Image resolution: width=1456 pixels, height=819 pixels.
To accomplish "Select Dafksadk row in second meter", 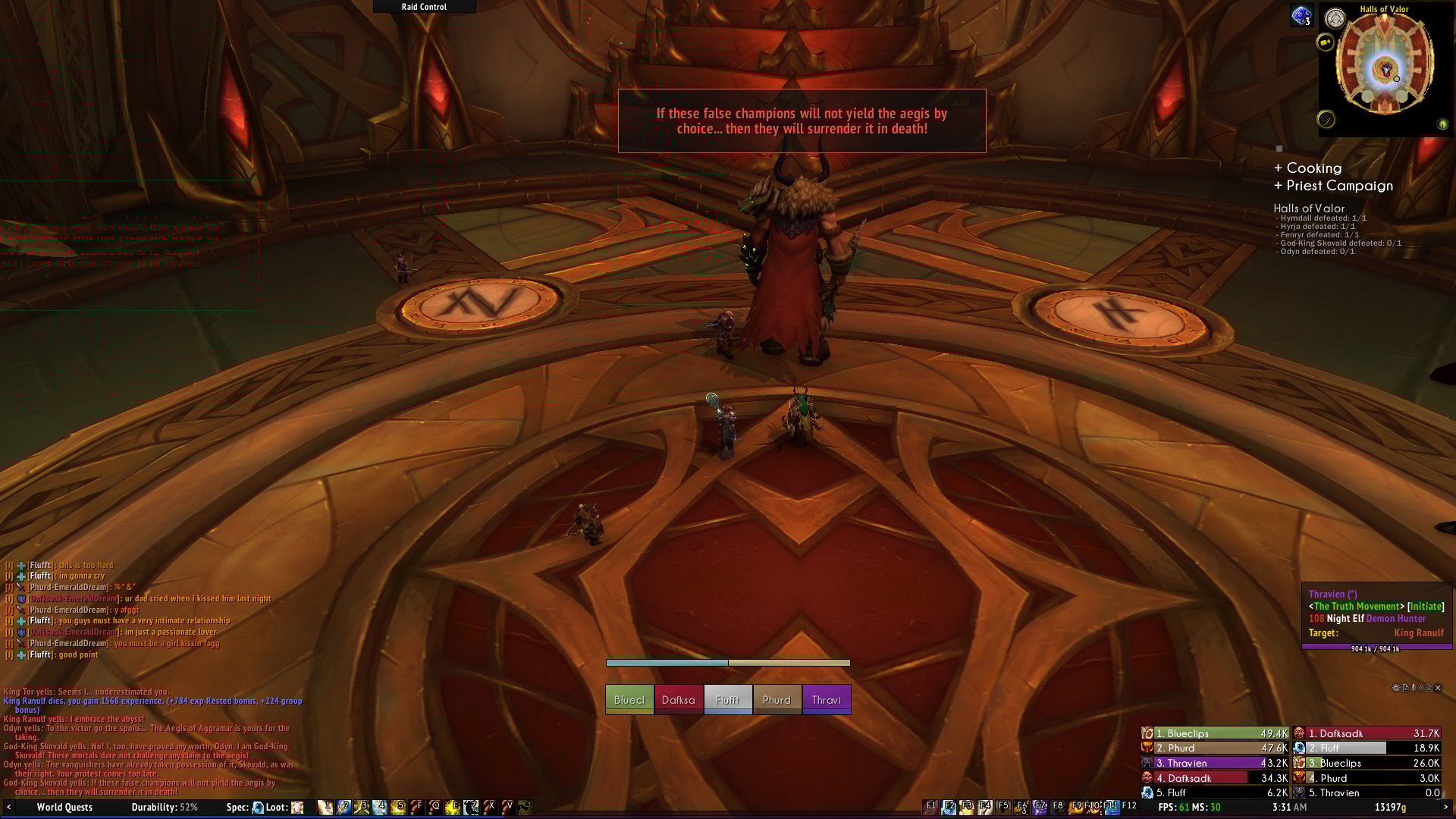I will (1367, 733).
